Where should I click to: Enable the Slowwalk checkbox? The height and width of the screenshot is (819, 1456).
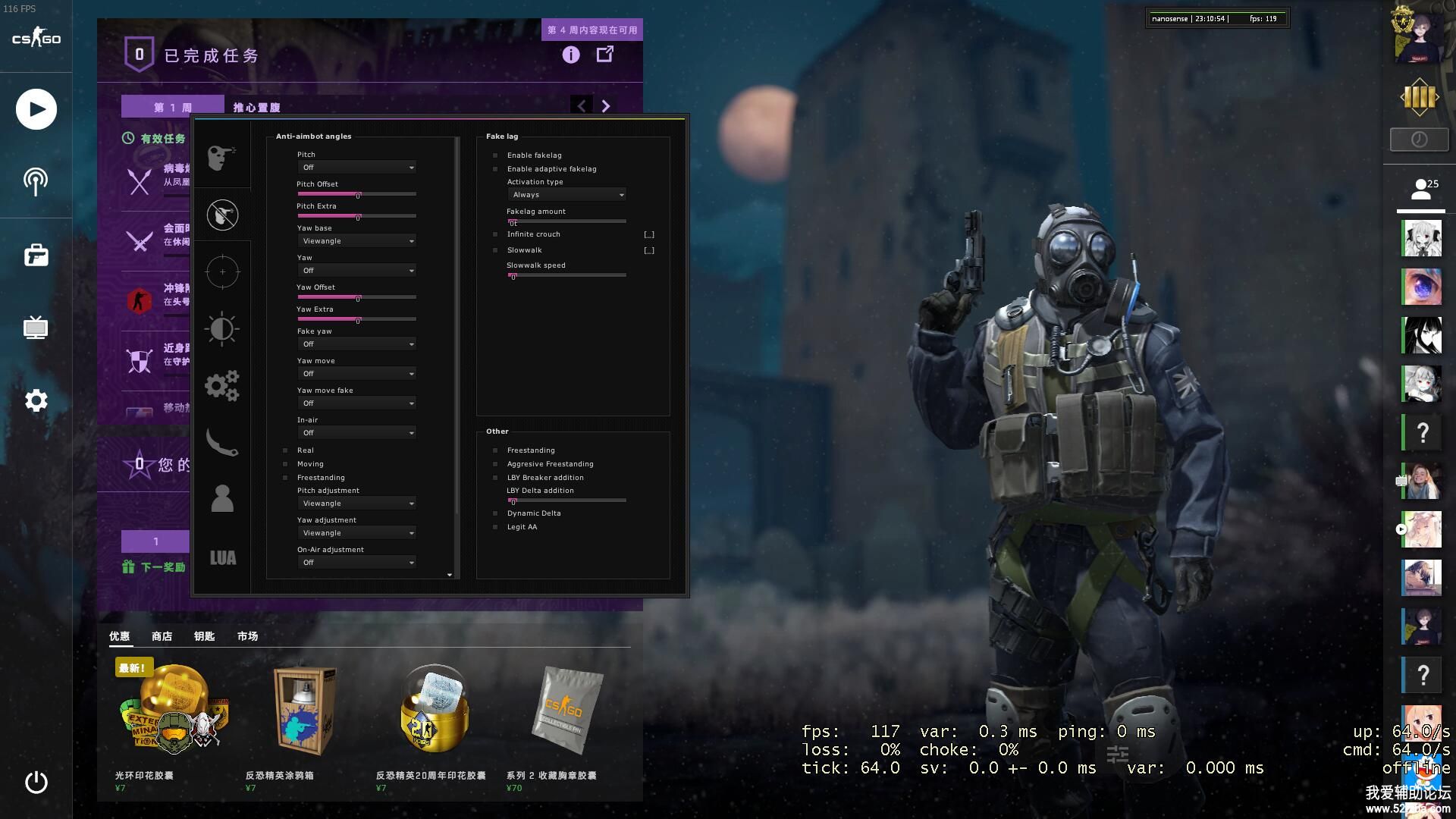(496, 250)
